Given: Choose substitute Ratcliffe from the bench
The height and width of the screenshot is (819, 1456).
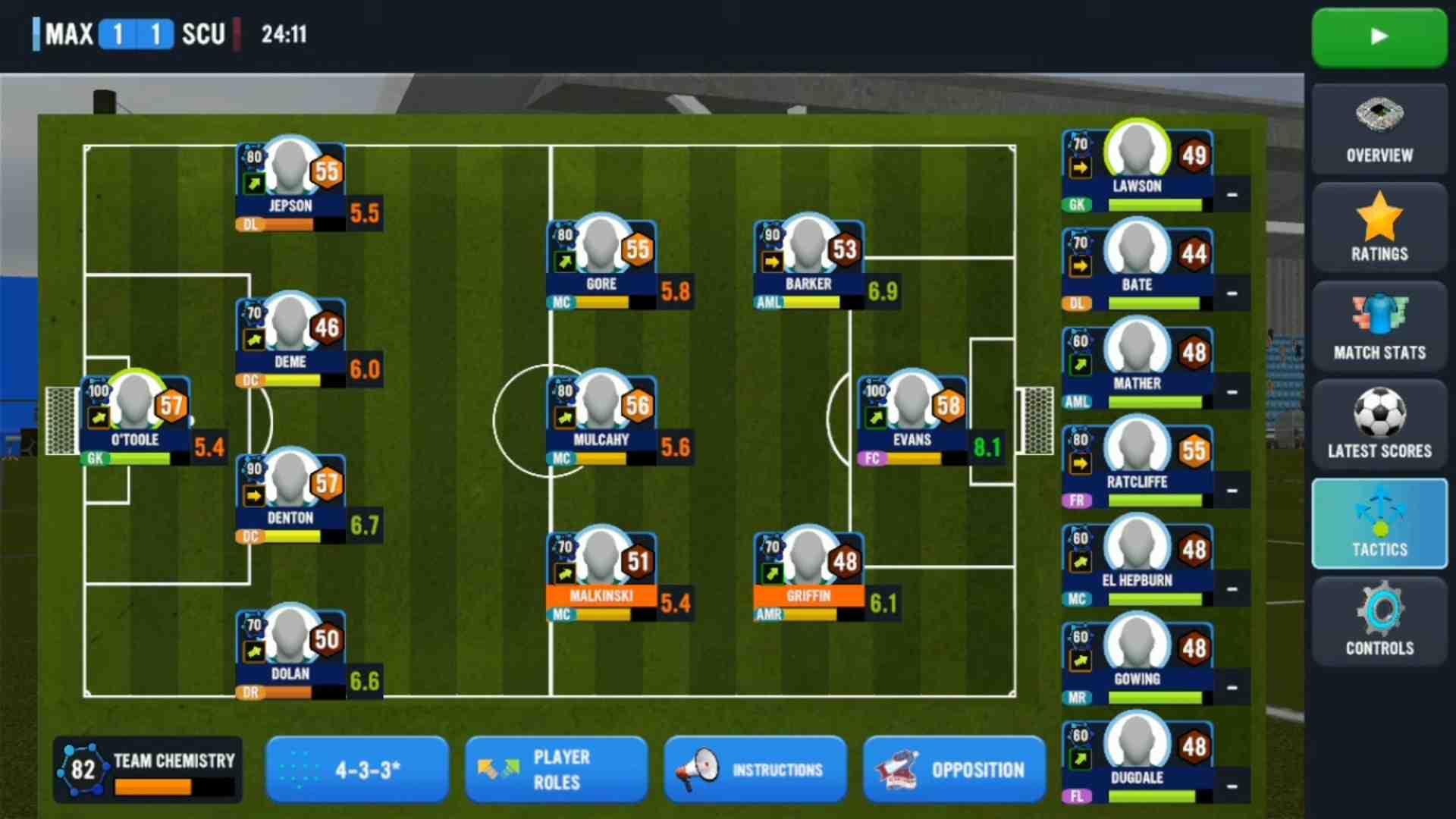Looking at the screenshot, I should pos(1137,461).
